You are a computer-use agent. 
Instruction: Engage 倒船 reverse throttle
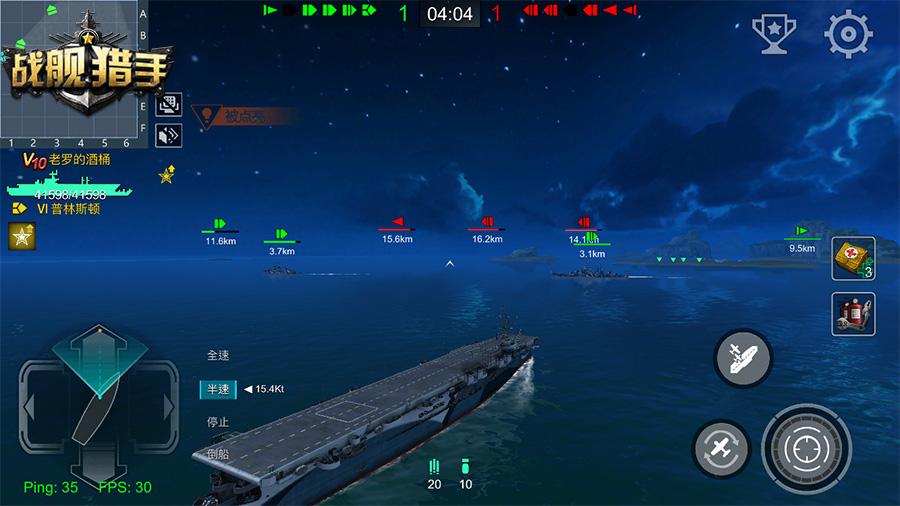218,454
